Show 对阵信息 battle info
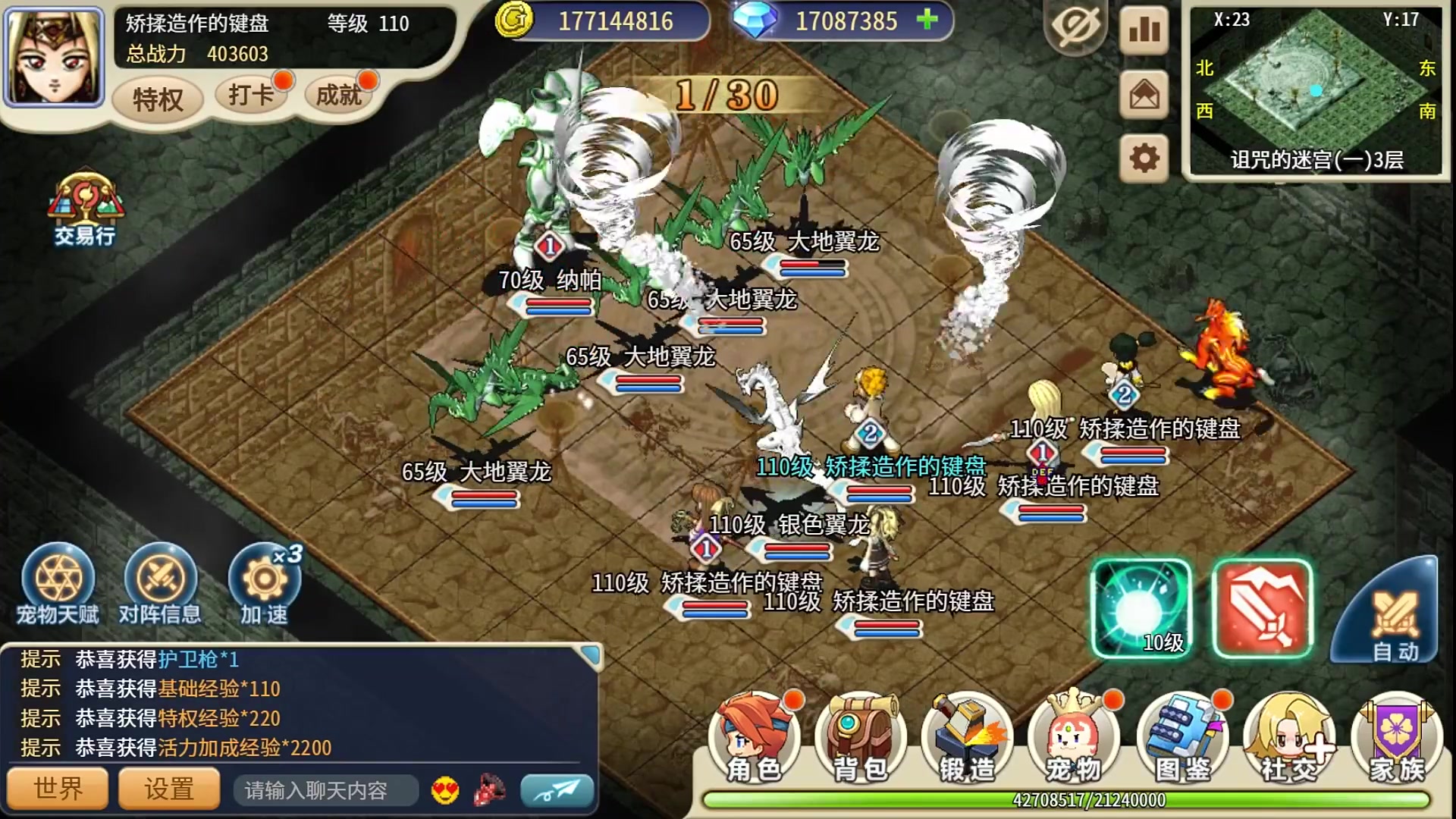The height and width of the screenshot is (819, 1456). click(160, 584)
